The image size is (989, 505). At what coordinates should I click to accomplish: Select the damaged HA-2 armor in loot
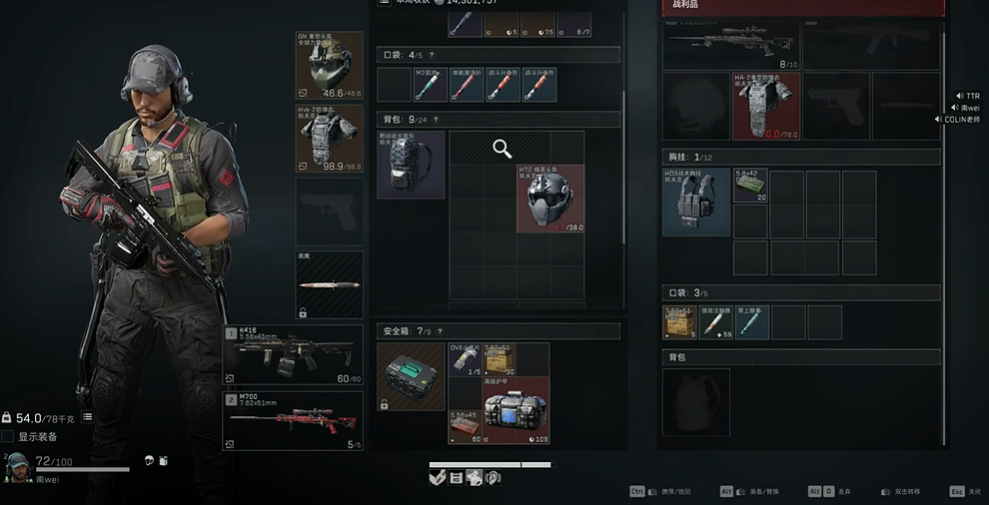pyautogui.click(x=766, y=105)
